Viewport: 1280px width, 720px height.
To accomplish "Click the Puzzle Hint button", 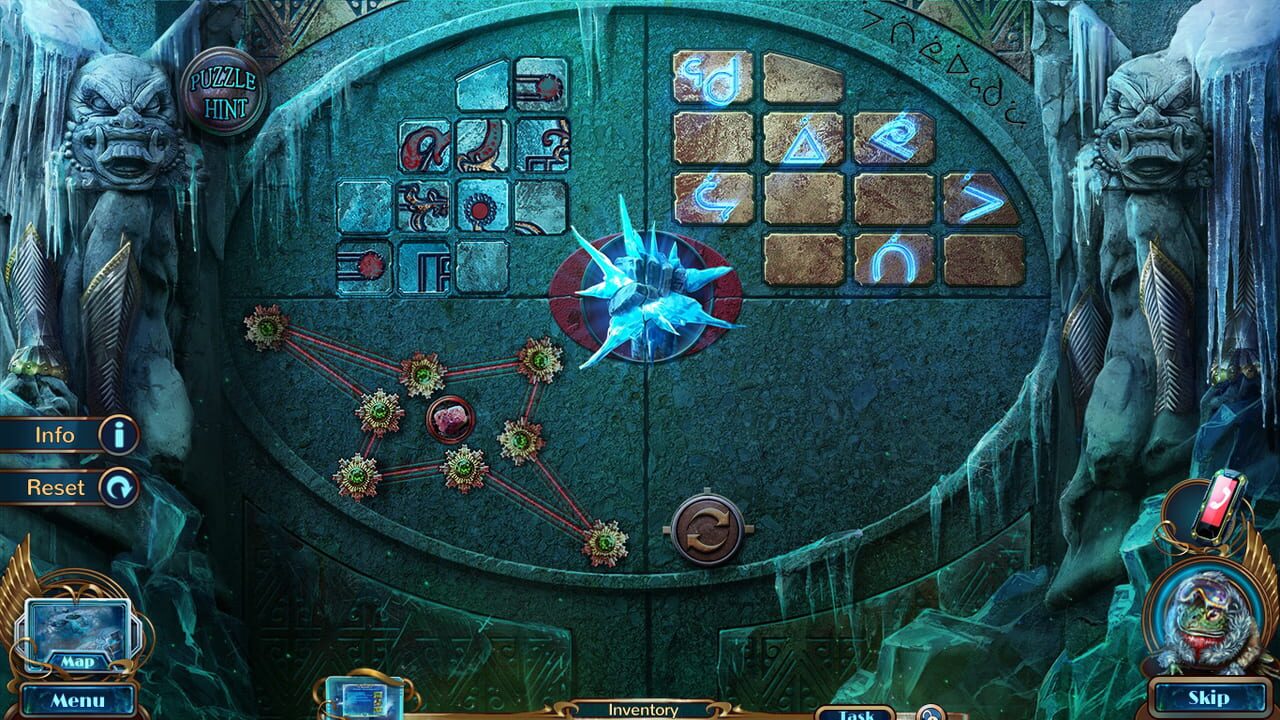I will [224, 88].
